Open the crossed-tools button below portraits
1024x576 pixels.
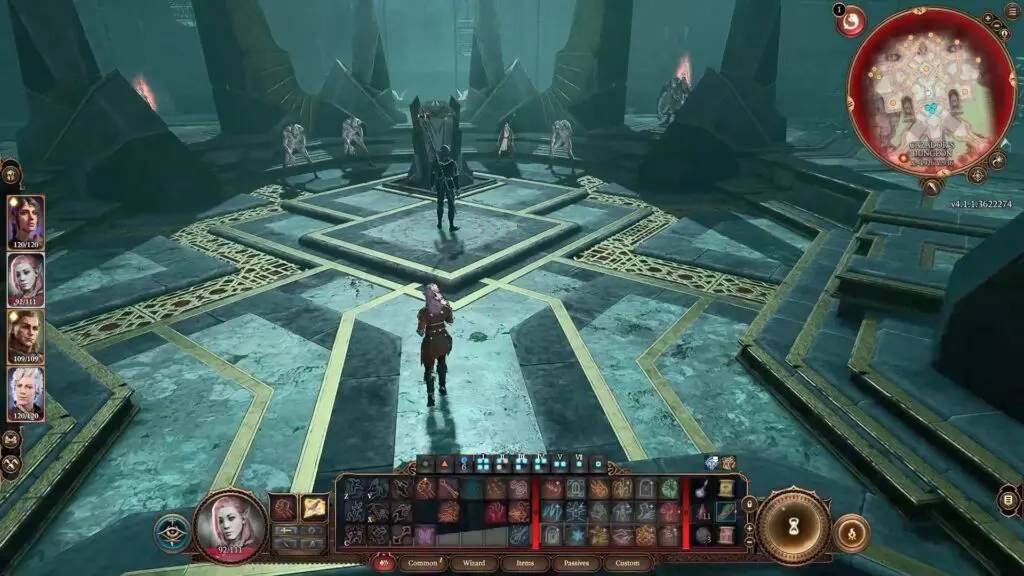pos(12,464)
